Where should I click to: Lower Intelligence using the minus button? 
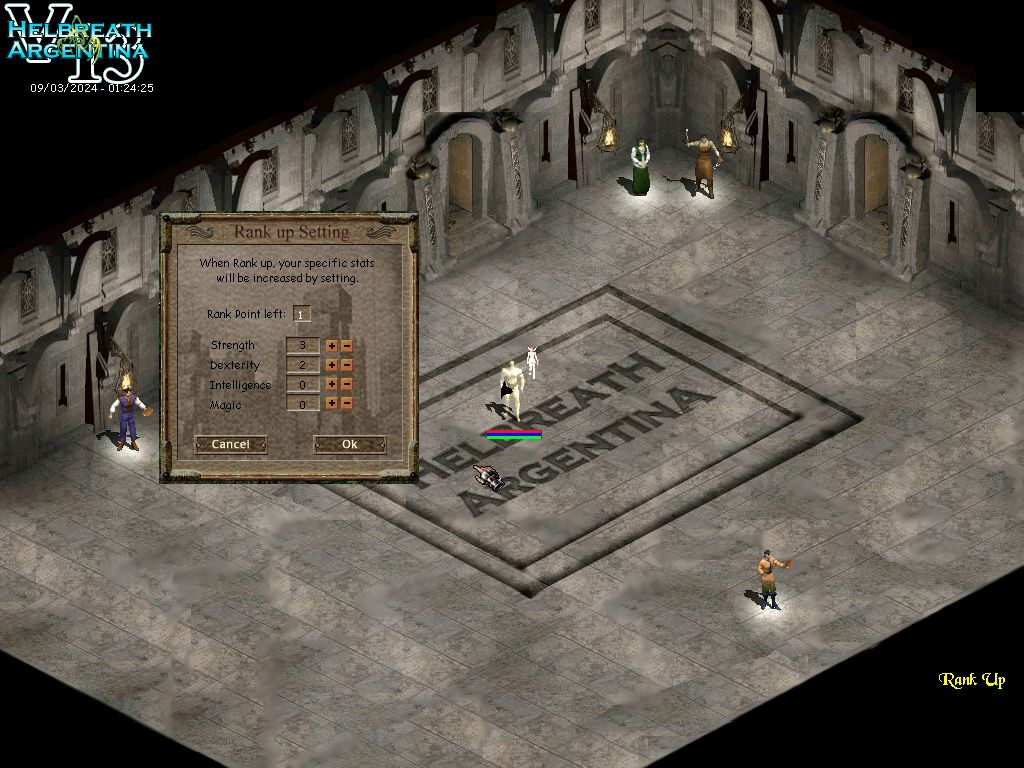point(347,384)
